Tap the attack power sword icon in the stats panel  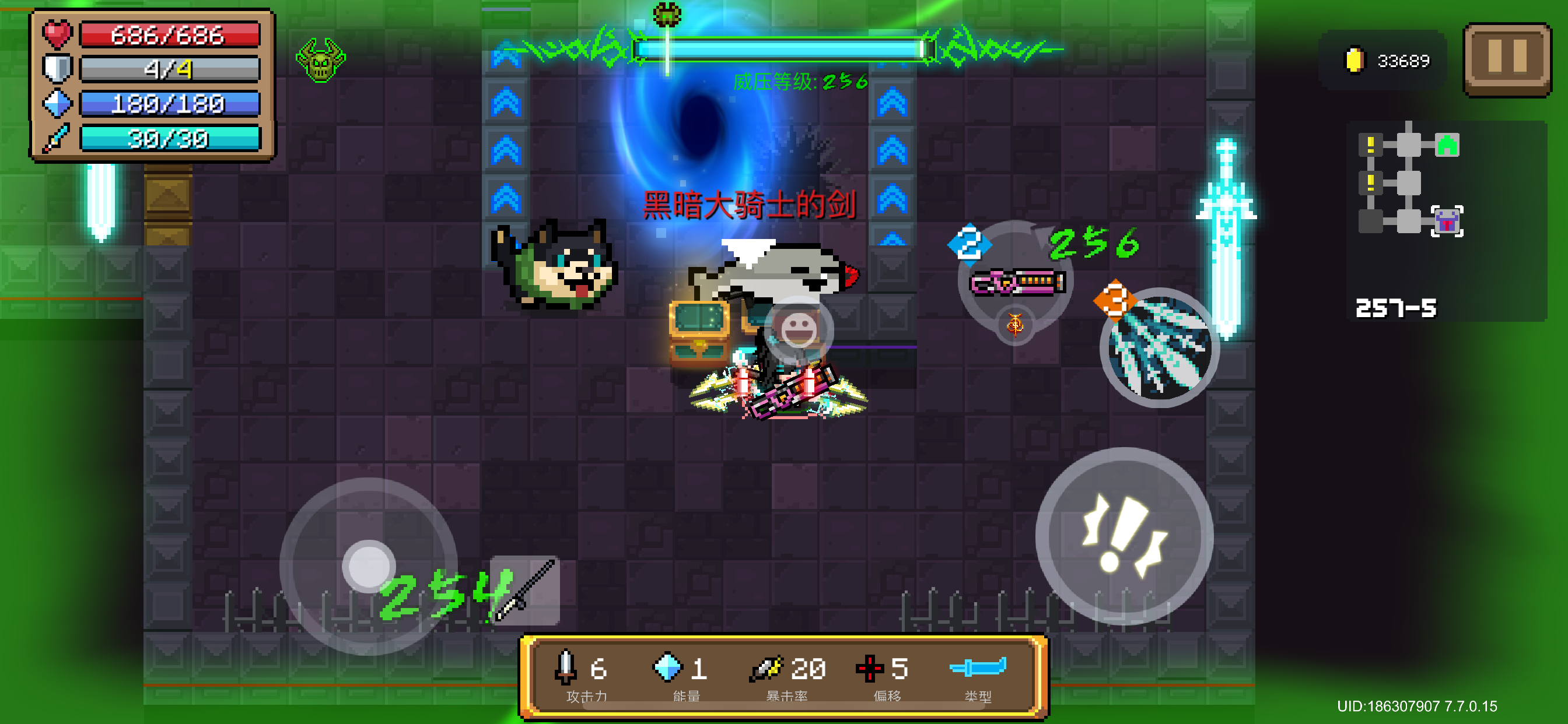click(565, 668)
